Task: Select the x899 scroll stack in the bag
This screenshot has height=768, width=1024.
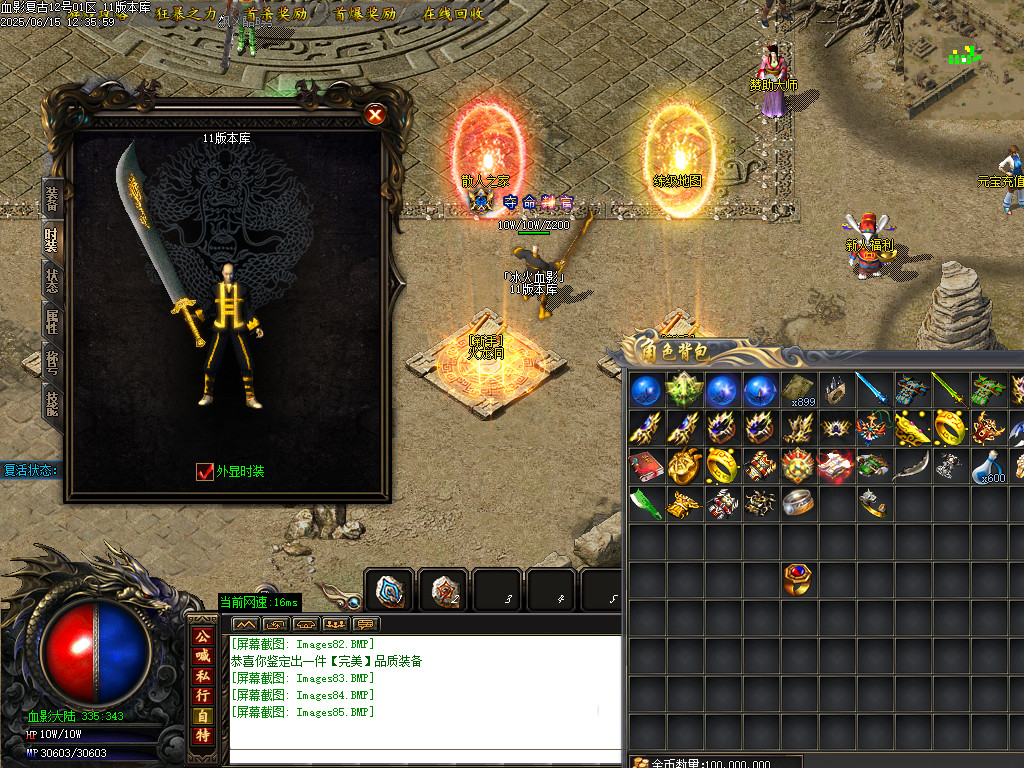Action: pyautogui.click(x=798, y=390)
